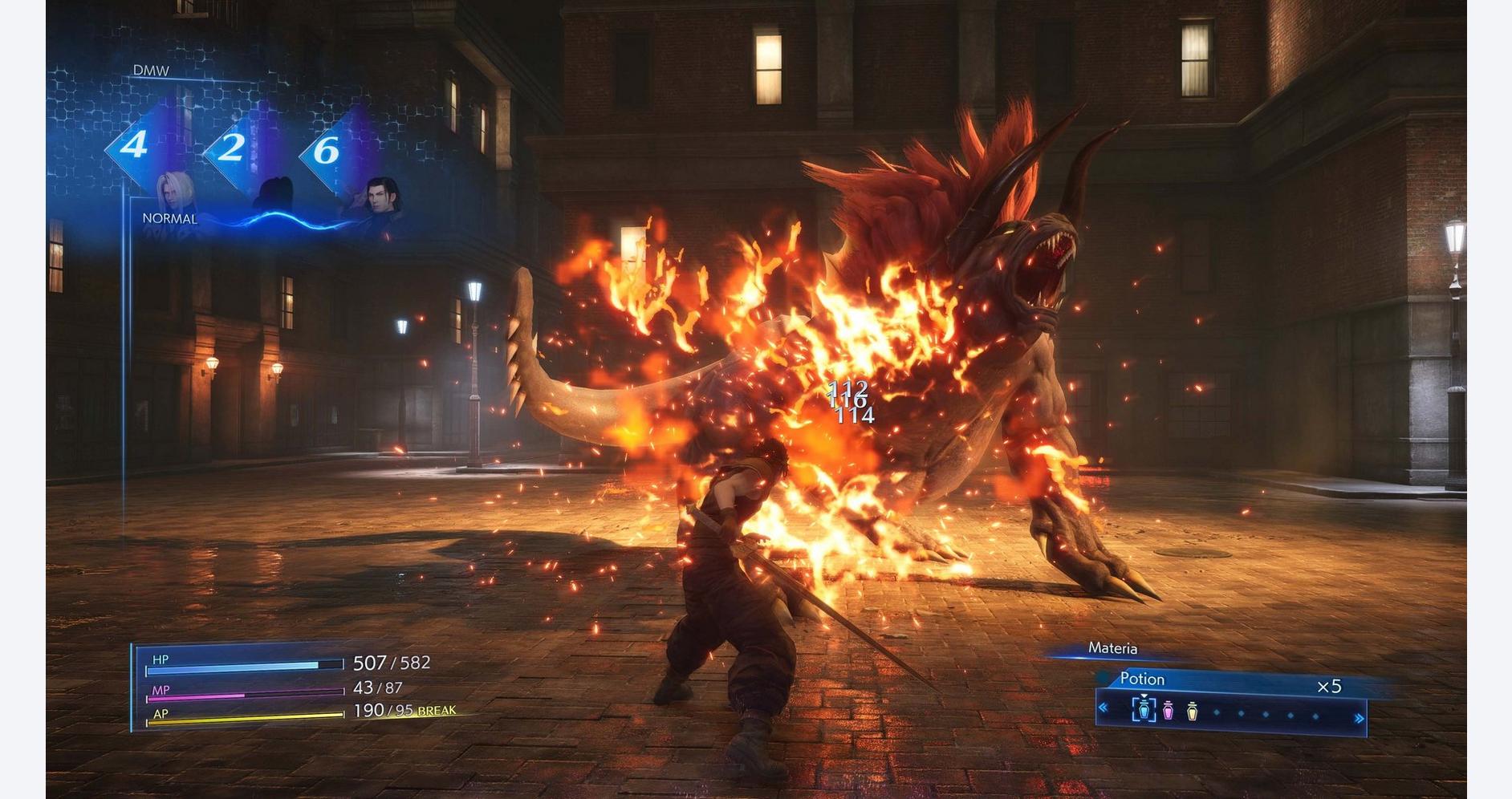The width and height of the screenshot is (1512, 799).
Task: Select the silver-haired DMW character portrait
Action: (175, 193)
